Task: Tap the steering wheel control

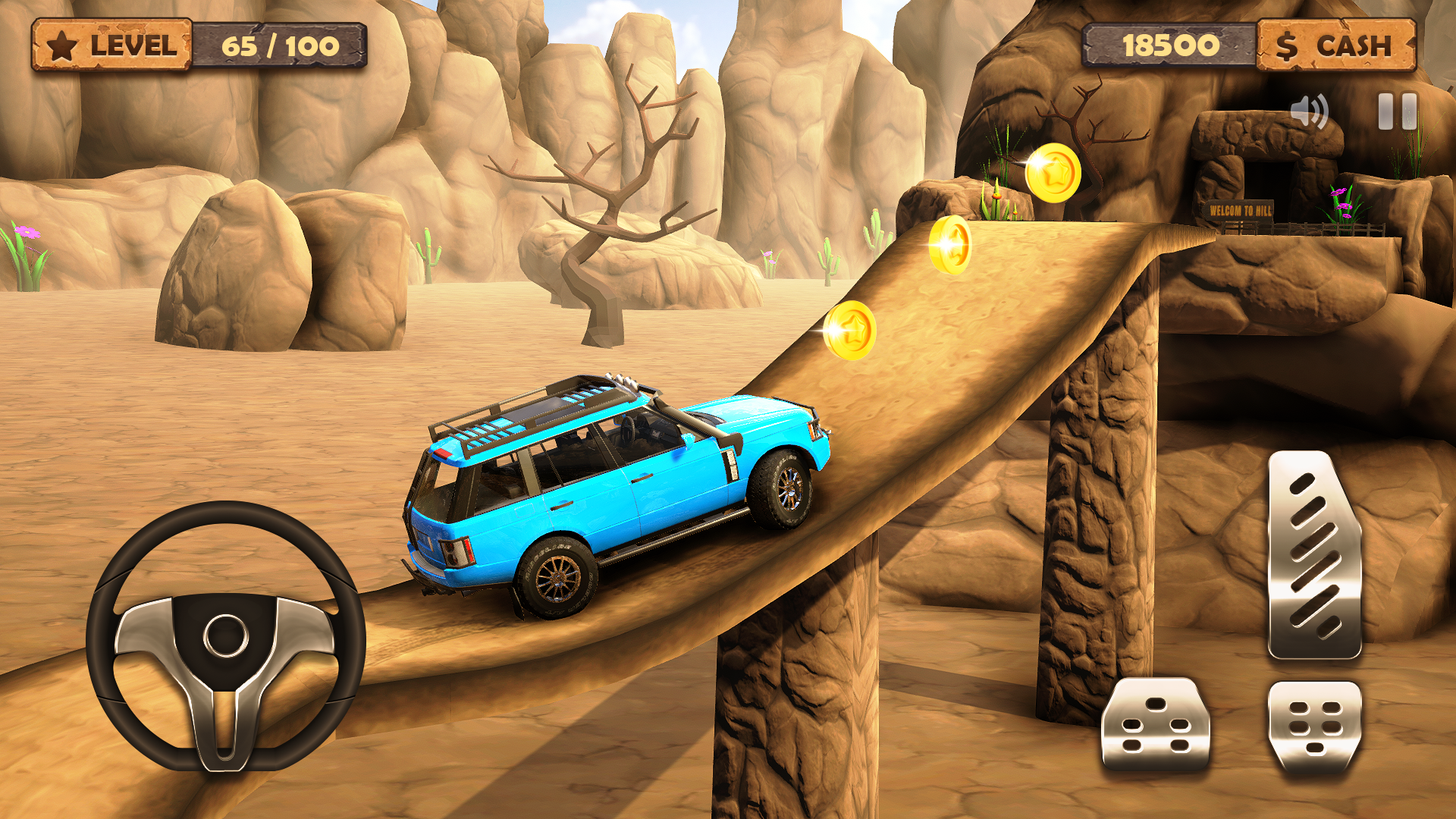Action: [x=225, y=635]
